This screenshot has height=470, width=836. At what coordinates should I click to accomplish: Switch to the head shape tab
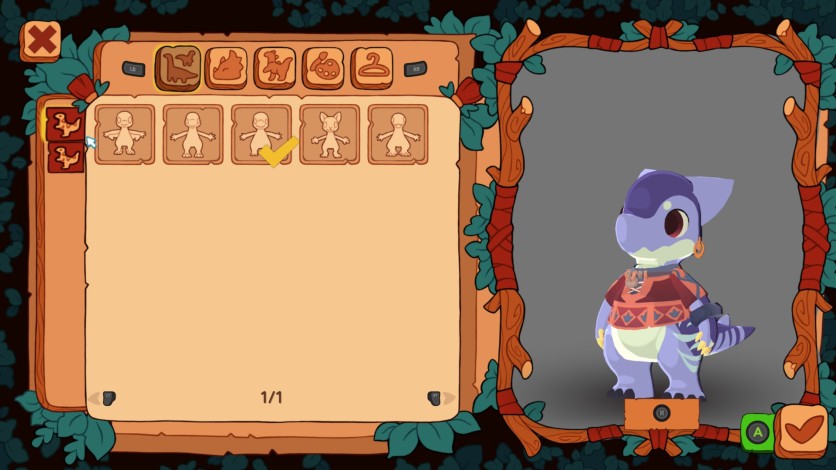(227, 68)
